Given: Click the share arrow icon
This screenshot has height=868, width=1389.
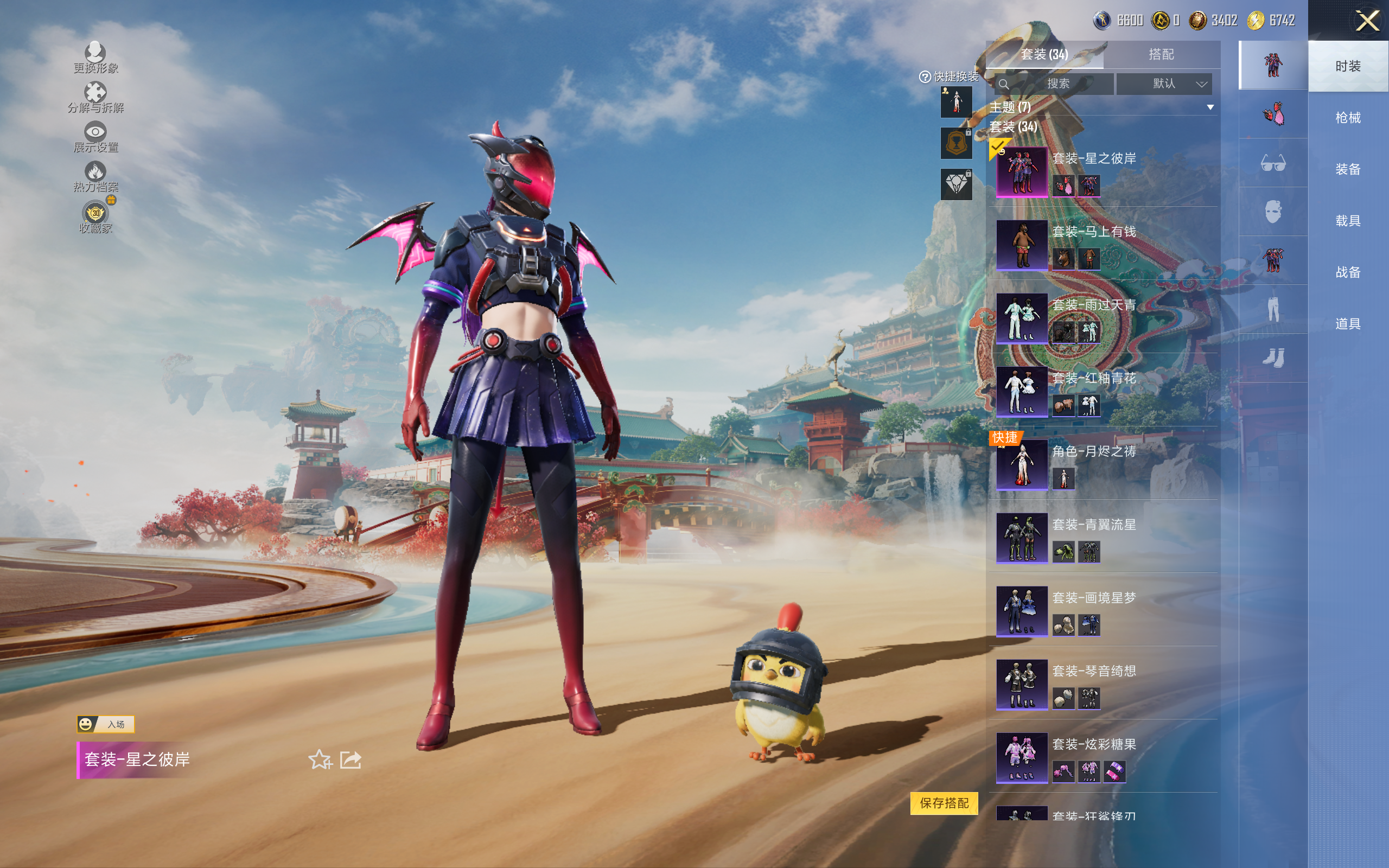Looking at the screenshot, I should [351, 759].
